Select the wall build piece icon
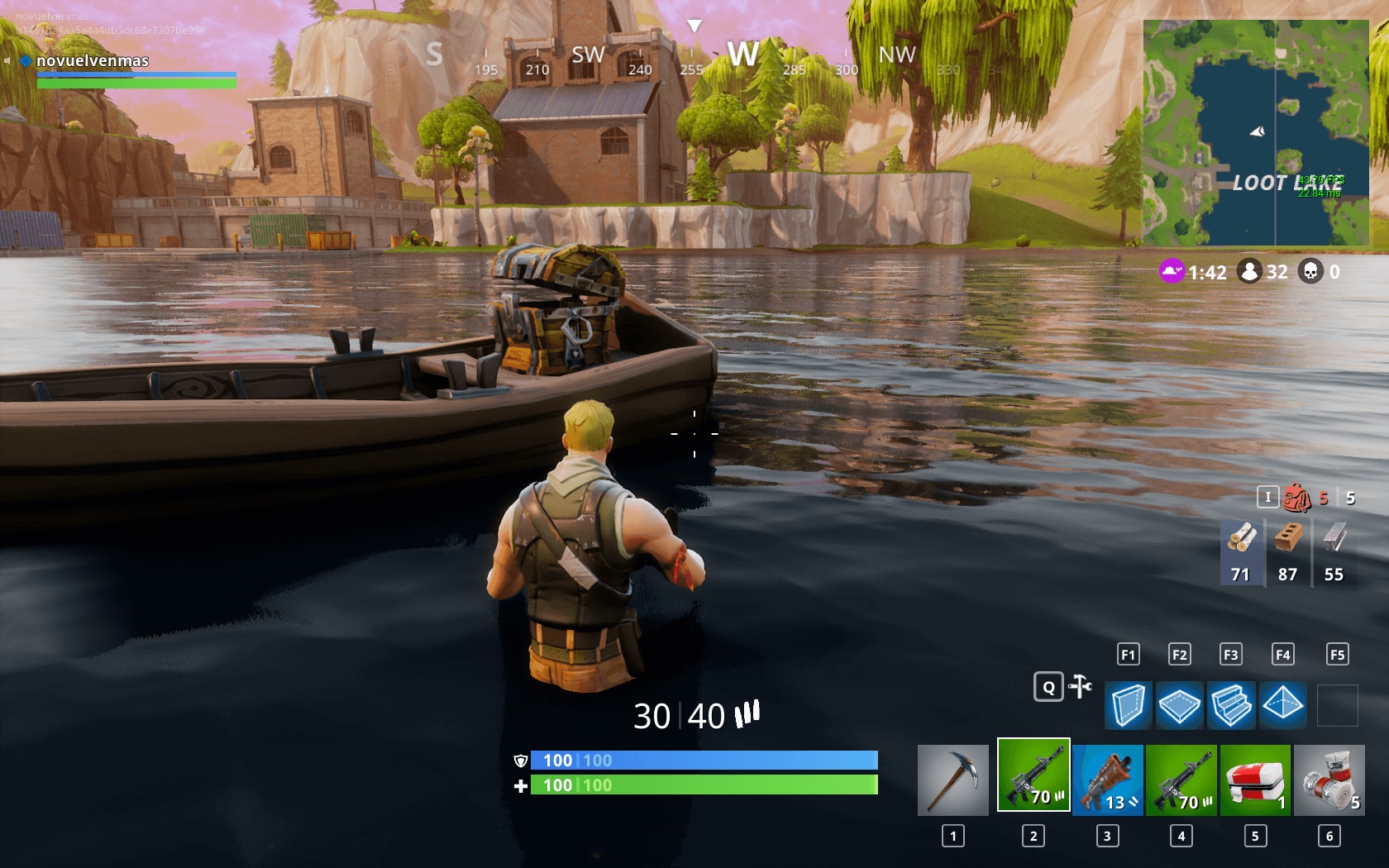The height and width of the screenshot is (868, 1389). click(x=1128, y=705)
